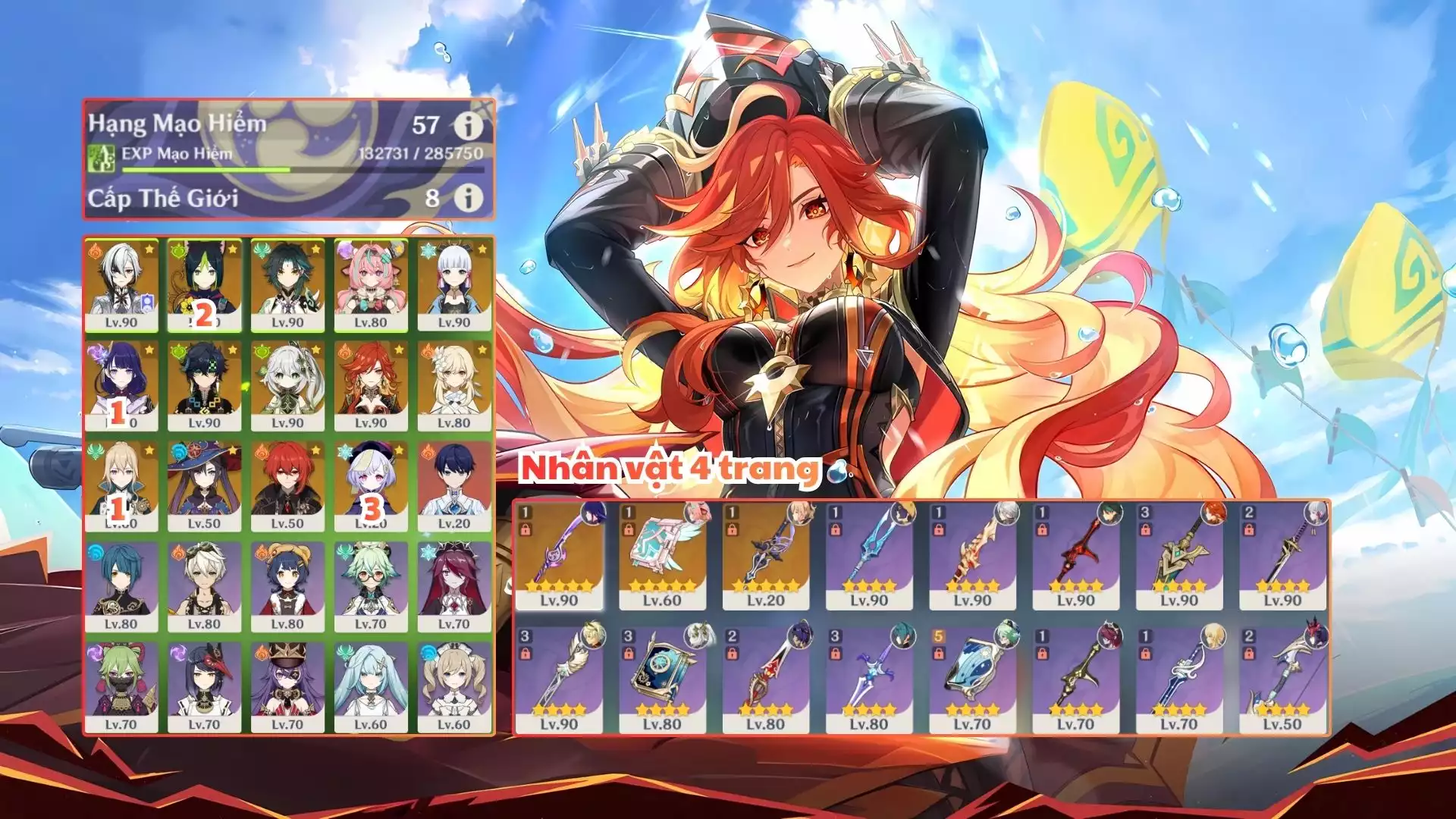Unlock the 5-star catalyst at Lv.60

pyautogui.click(x=629, y=528)
